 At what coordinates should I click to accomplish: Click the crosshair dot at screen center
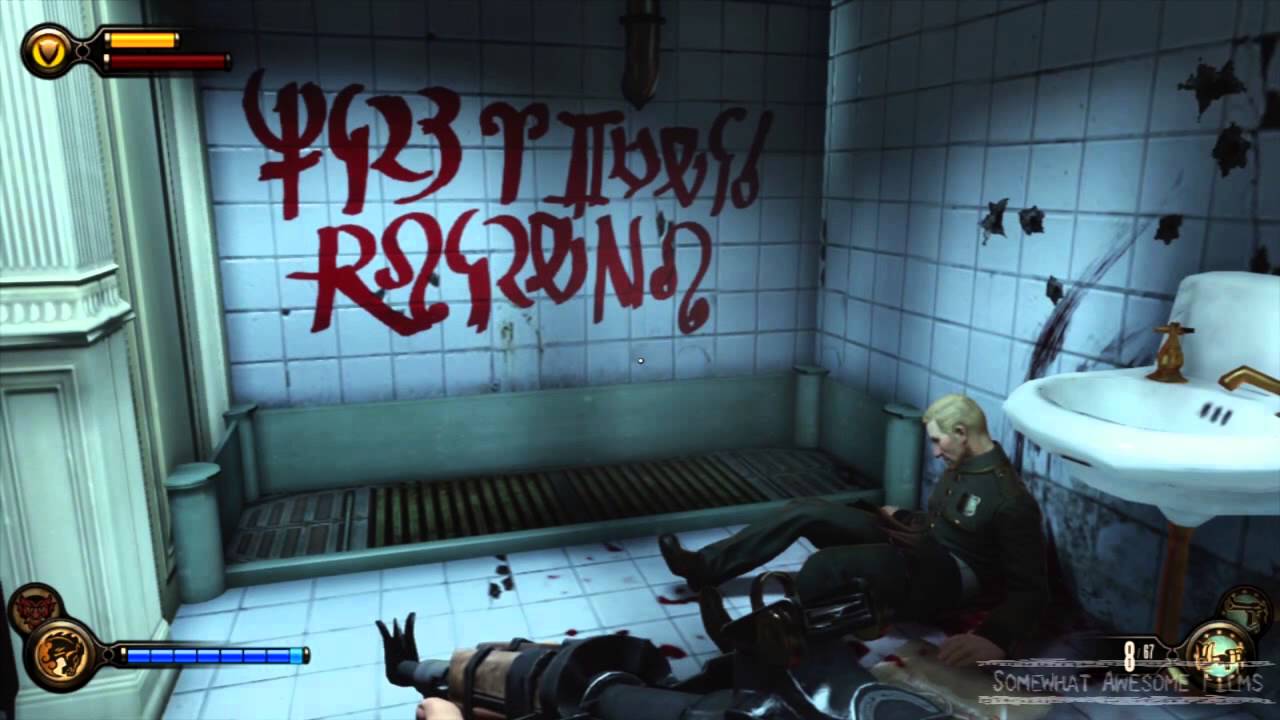638,360
